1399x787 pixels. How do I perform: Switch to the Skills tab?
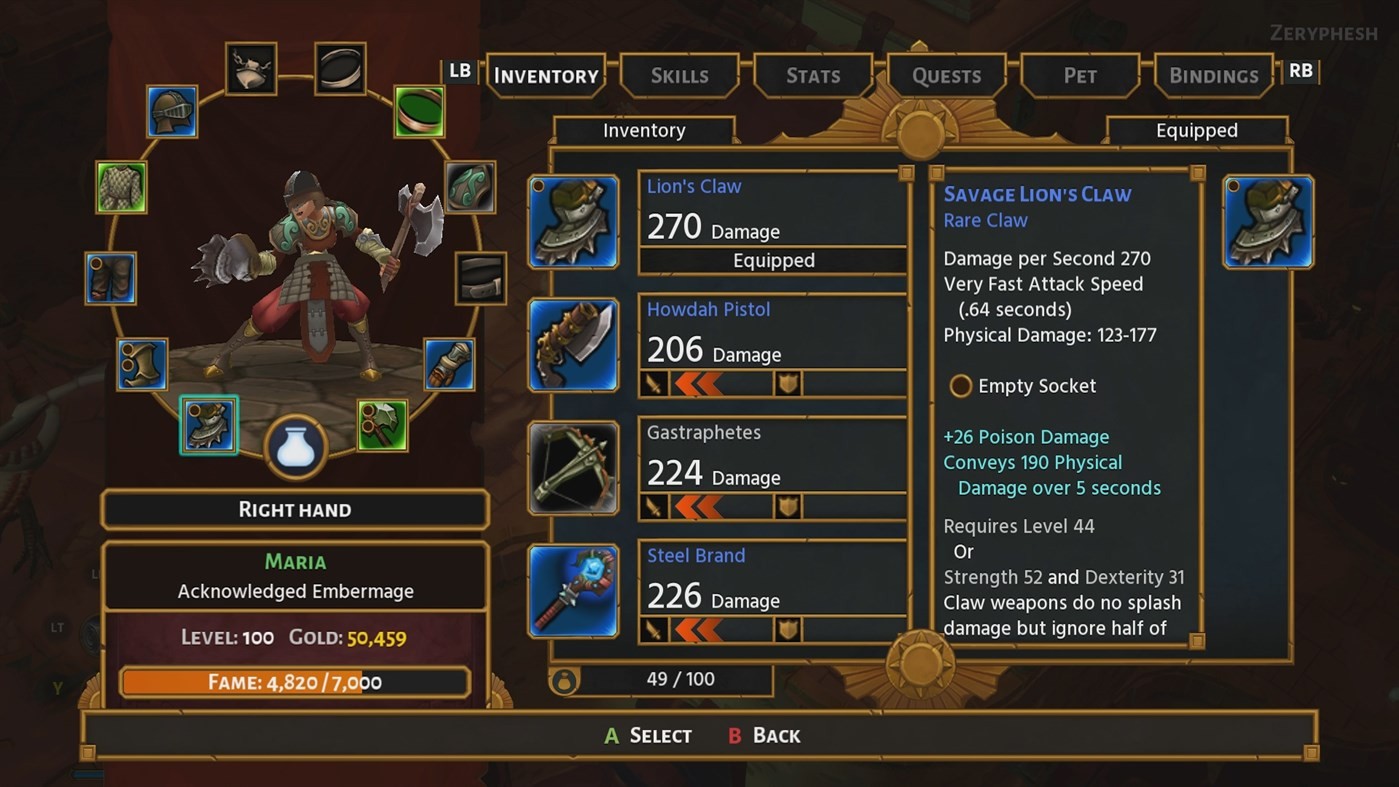pos(679,75)
